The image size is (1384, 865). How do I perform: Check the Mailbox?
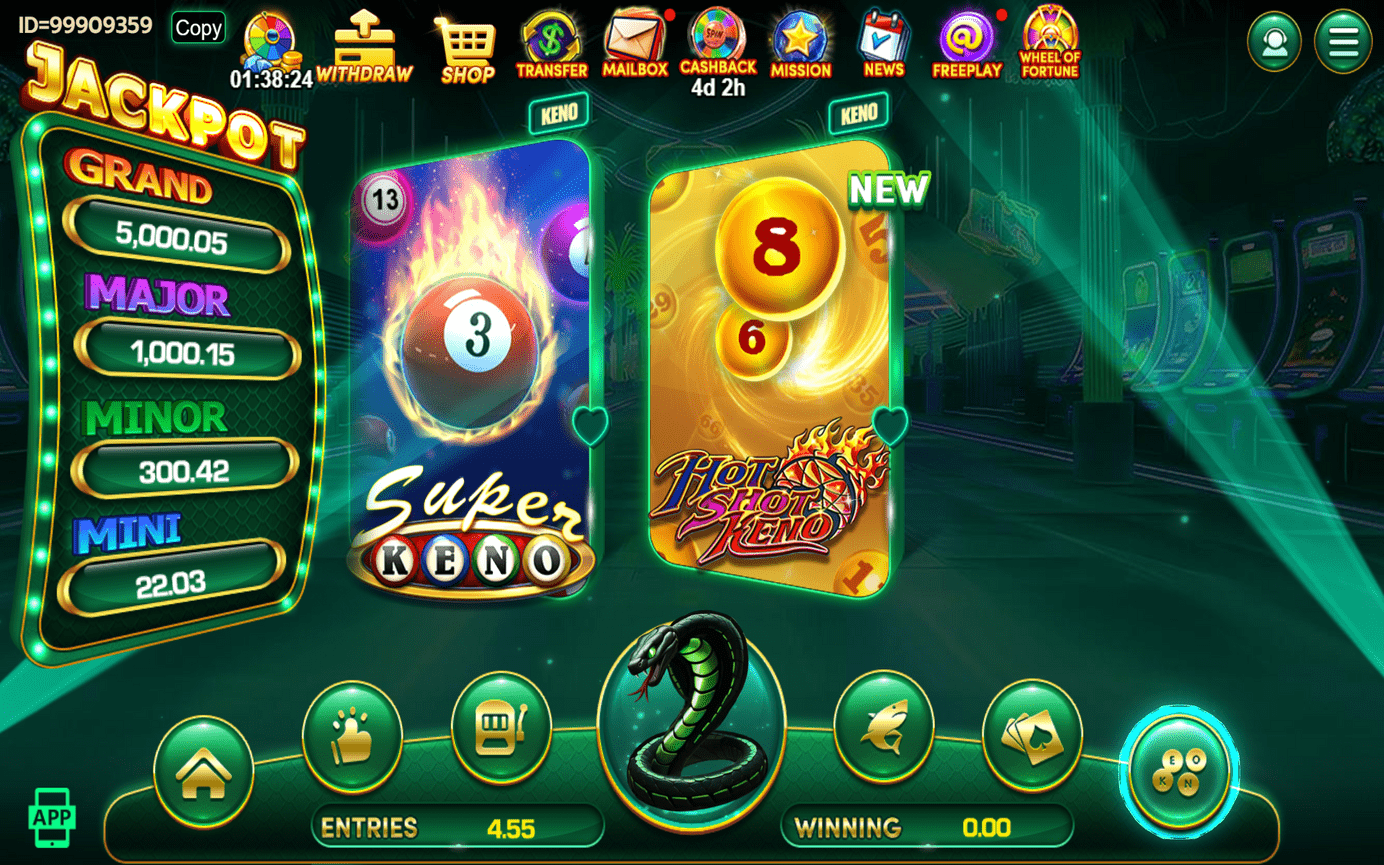[635, 45]
